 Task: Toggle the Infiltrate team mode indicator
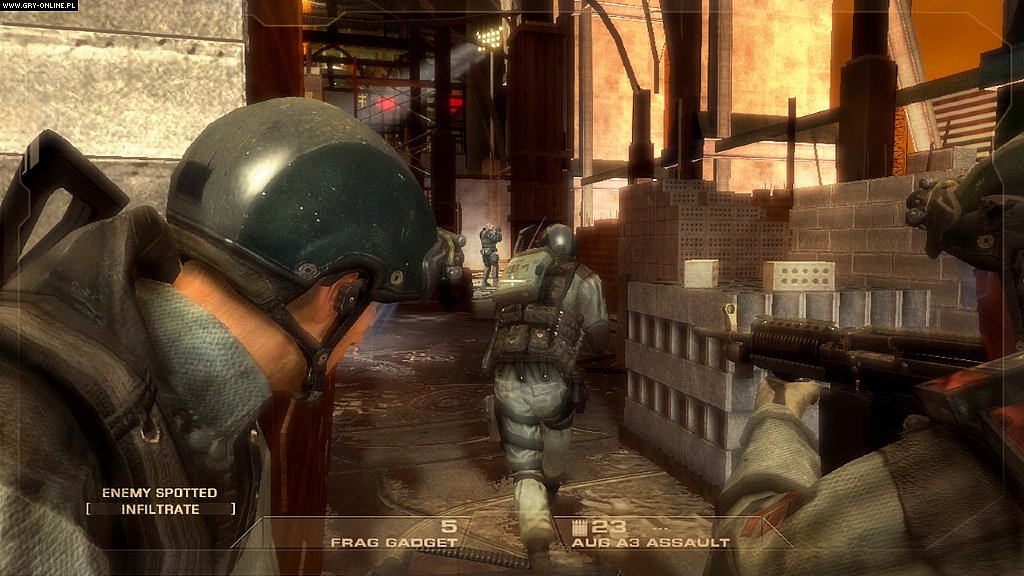[x=160, y=509]
